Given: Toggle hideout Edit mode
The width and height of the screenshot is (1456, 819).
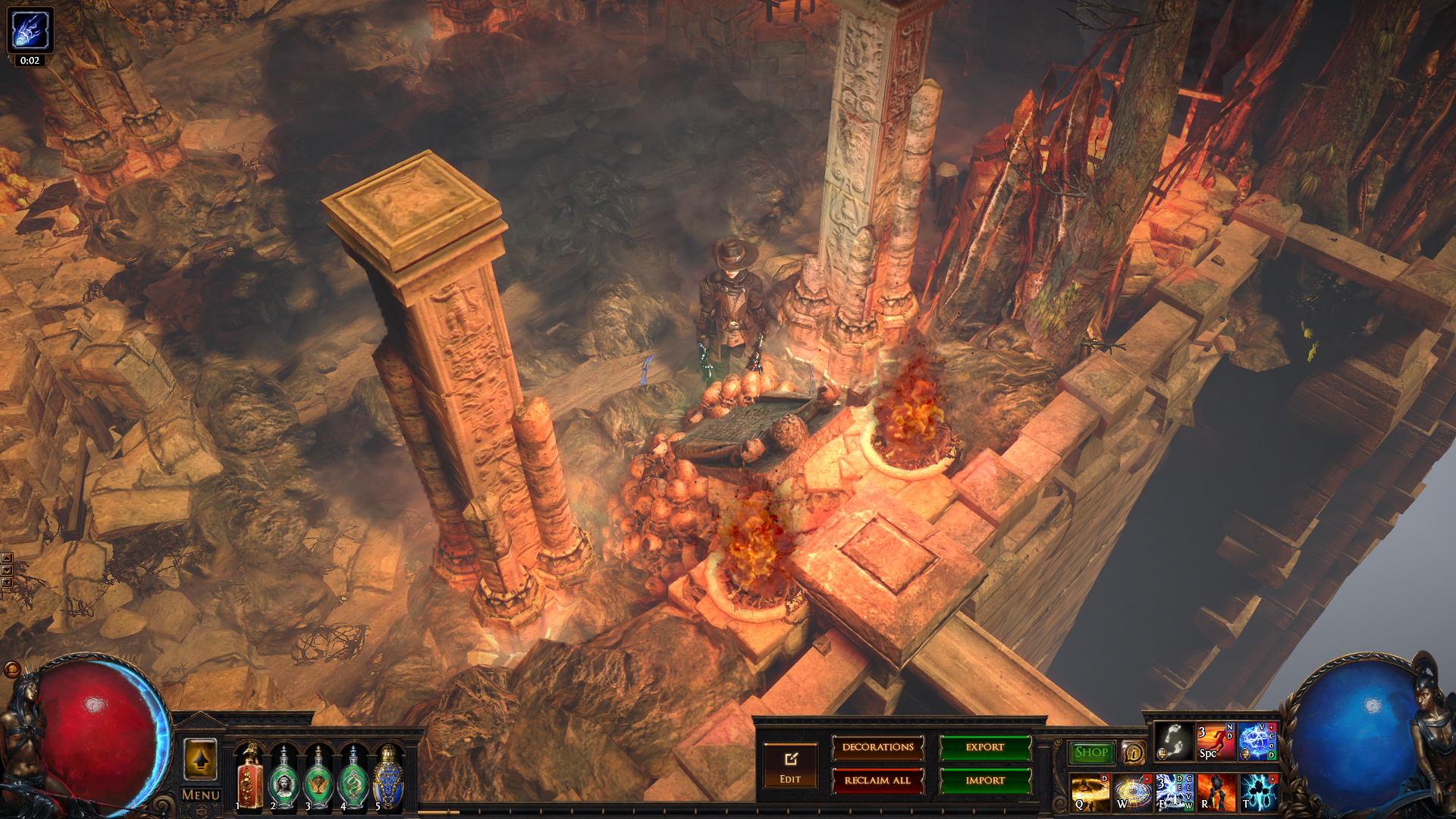Looking at the screenshot, I should coord(790,766).
